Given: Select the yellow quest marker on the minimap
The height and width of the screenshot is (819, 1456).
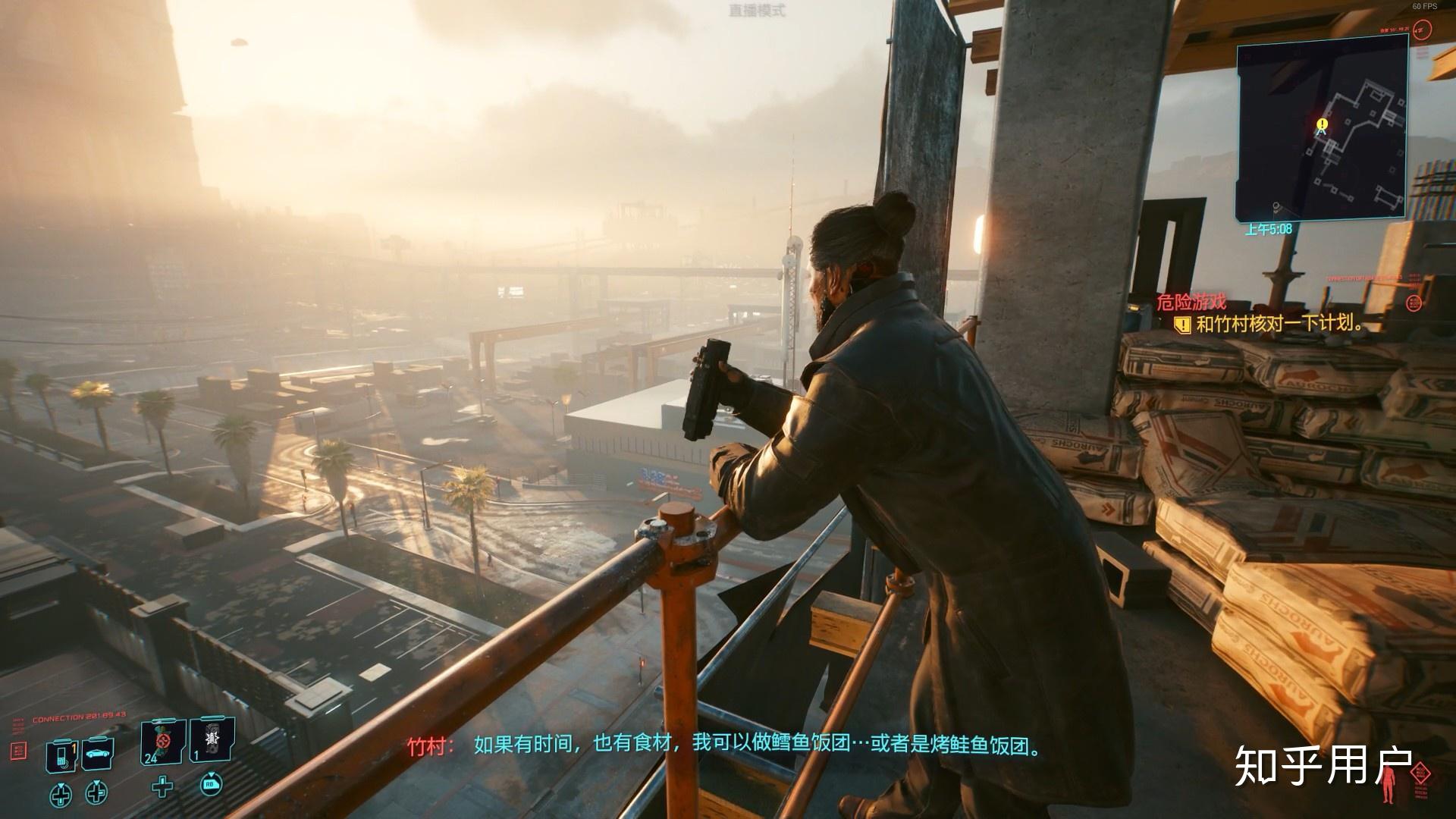Looking at the screenshot, I should tap(1323, 124).
